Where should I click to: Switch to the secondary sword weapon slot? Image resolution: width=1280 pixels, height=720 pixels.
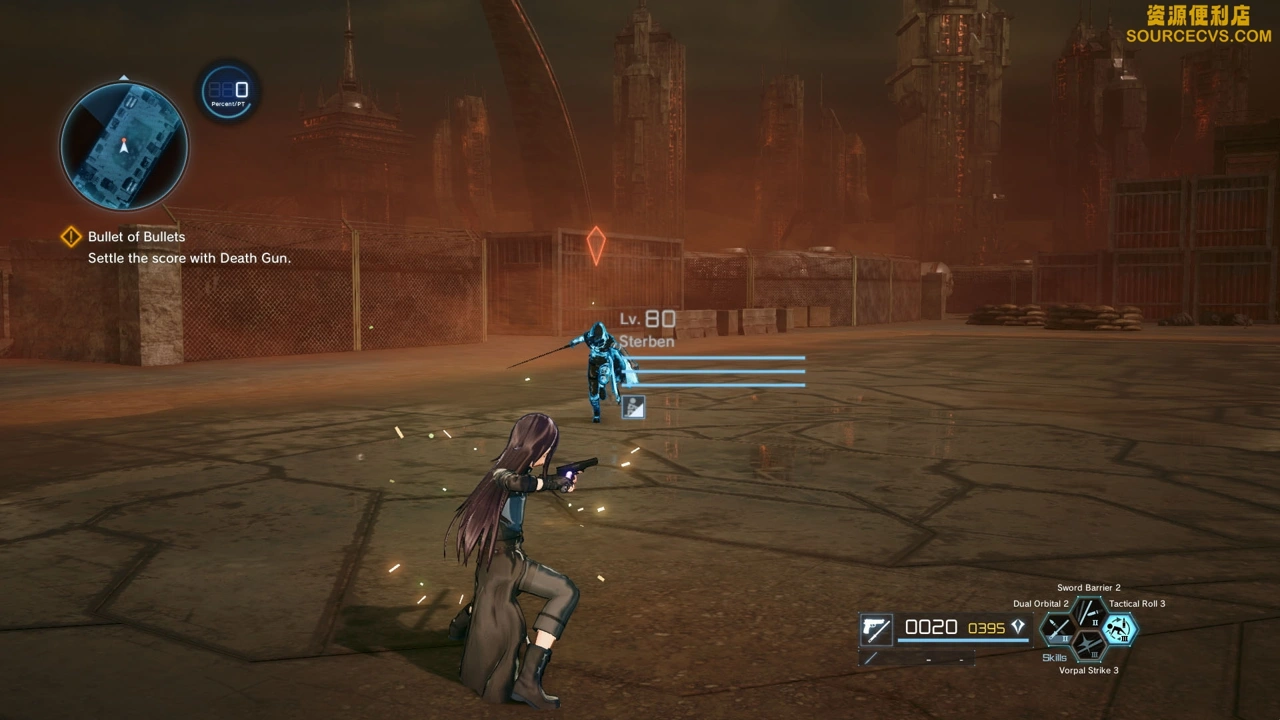[872, 658]
